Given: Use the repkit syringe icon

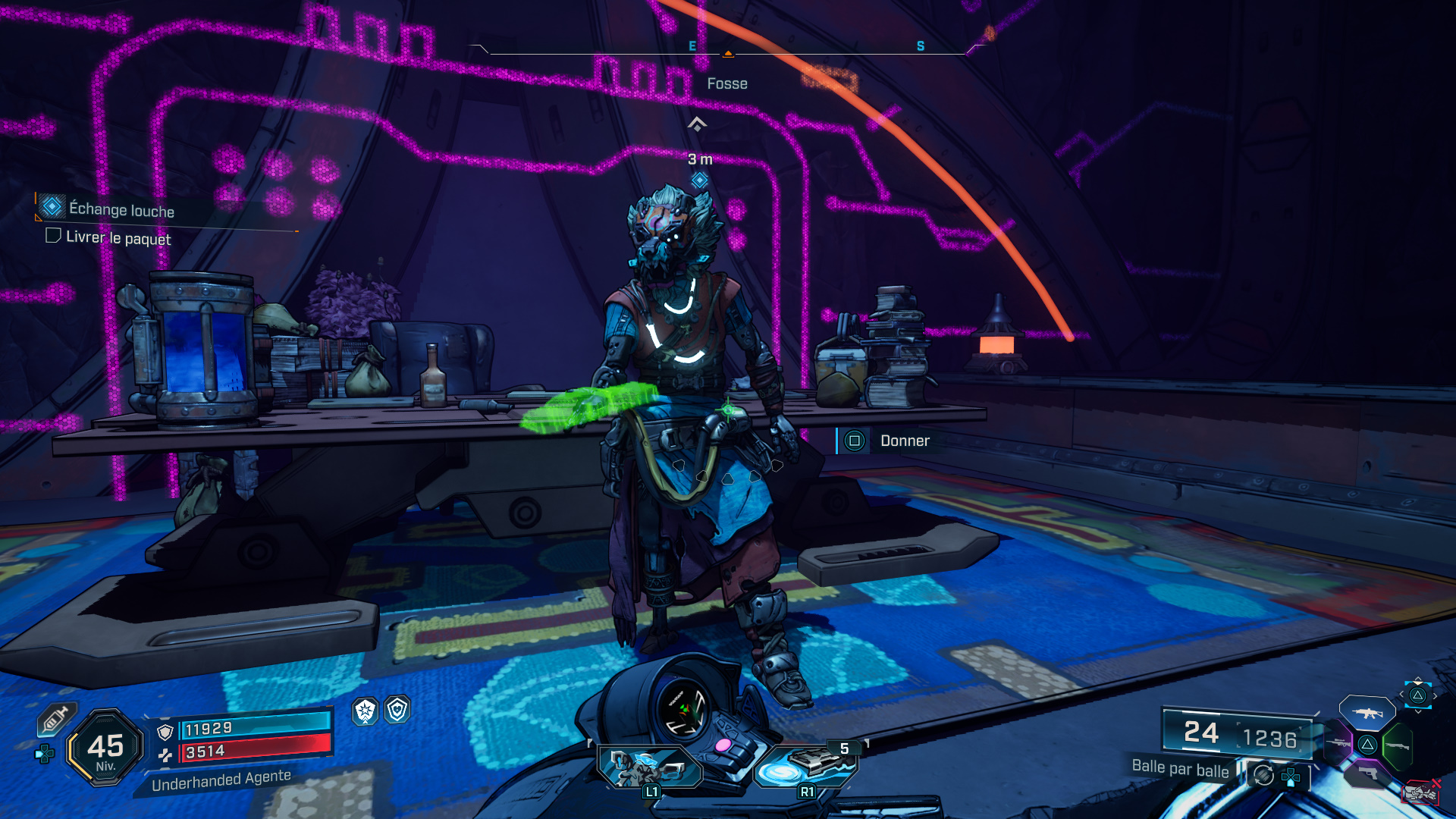Looking at the screenshot, I should [x=55, y=719].
